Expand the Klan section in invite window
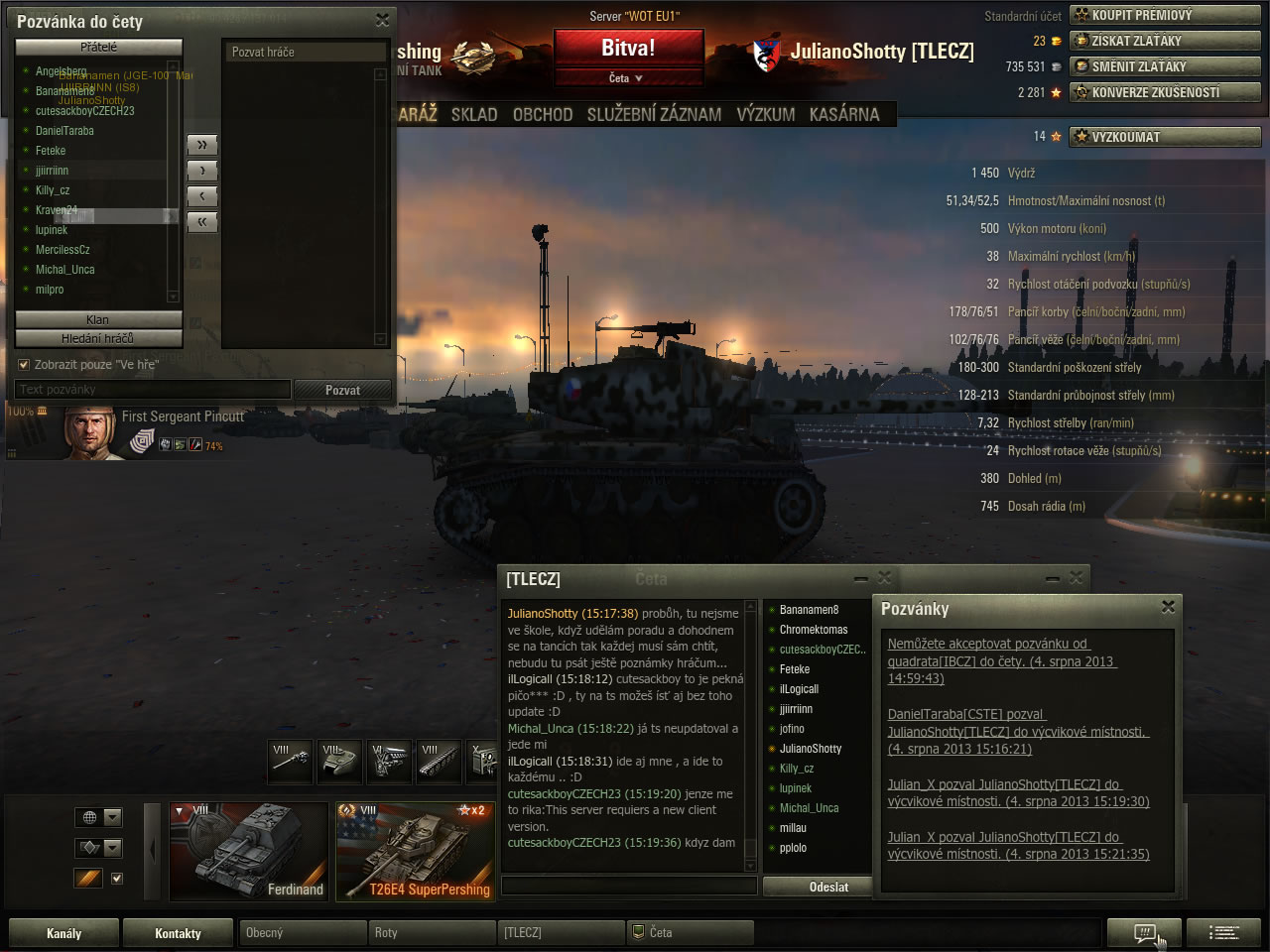Image resolution: width=1270 pixels, height=952 pixels. [x=98, y=319]
